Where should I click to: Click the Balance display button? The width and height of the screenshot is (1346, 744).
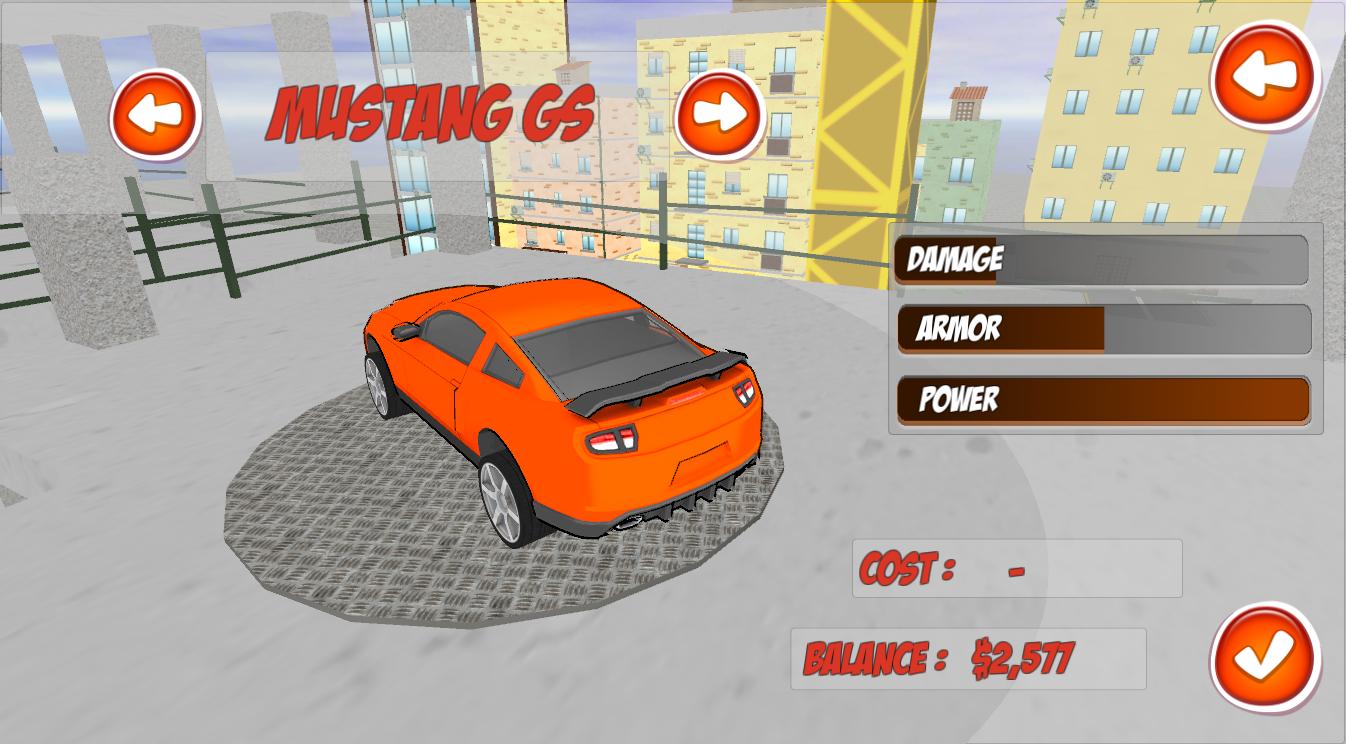968,657
